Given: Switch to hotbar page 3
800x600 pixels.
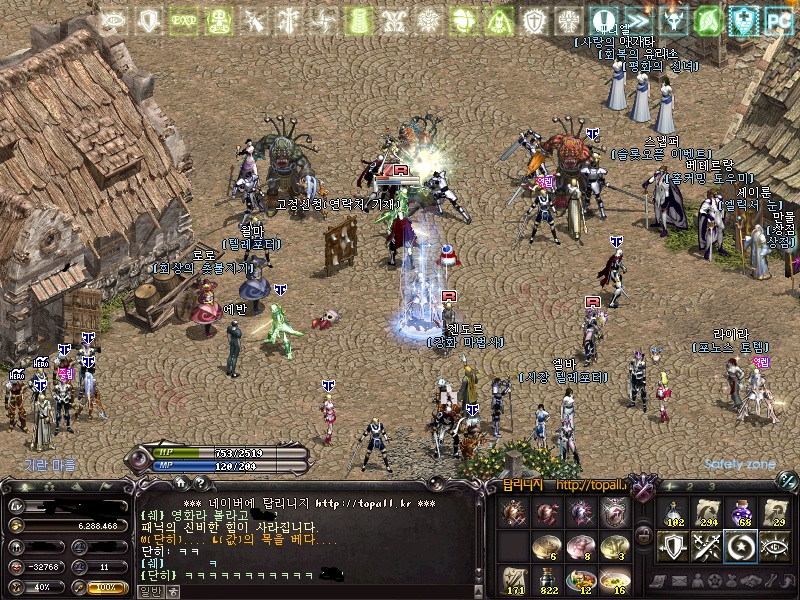Looking at the screenshot, I should pyautogui.click(x=714, y=485).
